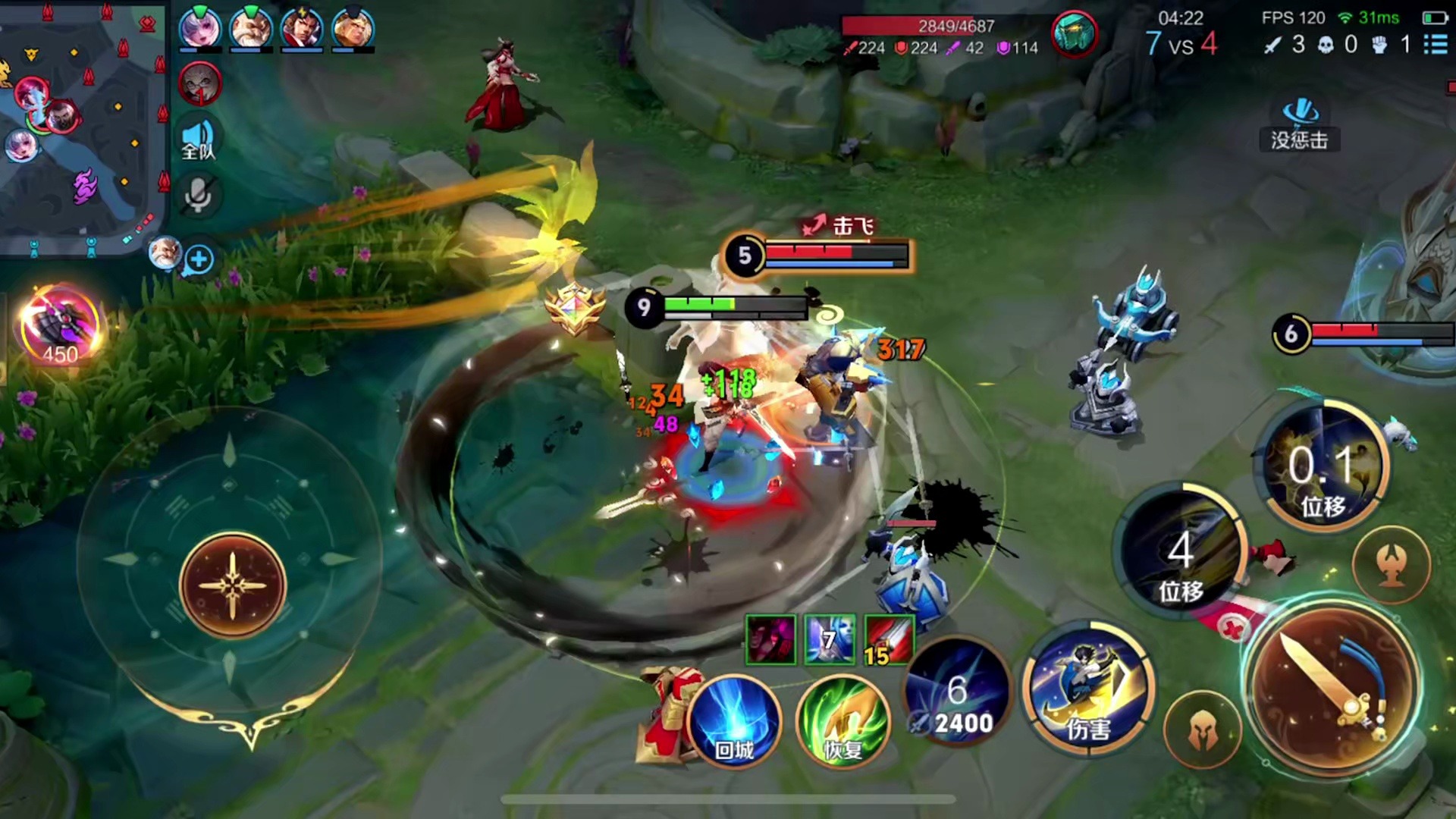Target the enemy tower attack button
Screen dimensions: 1456x819
[1392, 564]
